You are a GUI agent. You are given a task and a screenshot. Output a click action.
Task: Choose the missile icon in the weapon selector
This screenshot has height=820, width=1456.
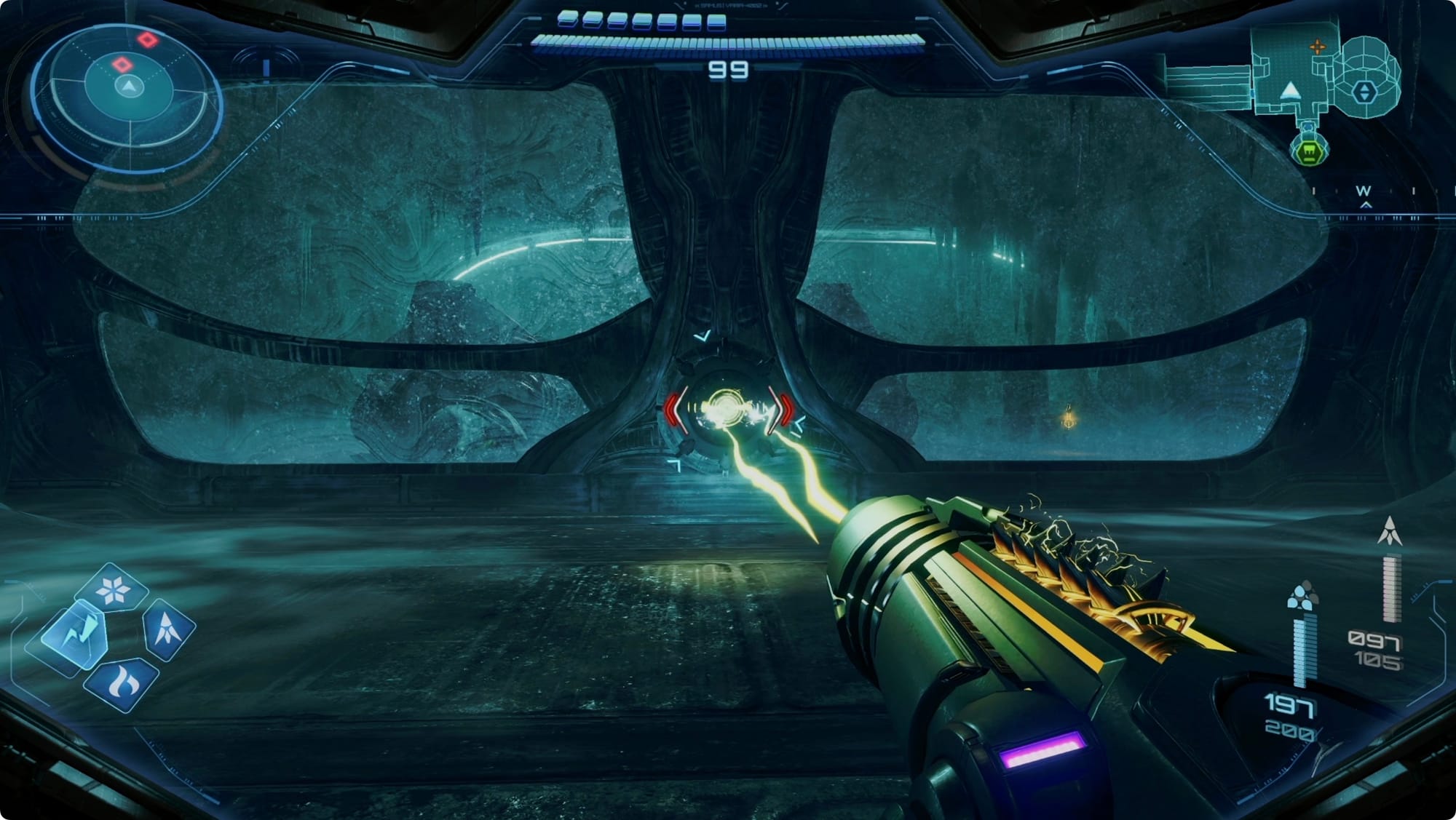168,629
